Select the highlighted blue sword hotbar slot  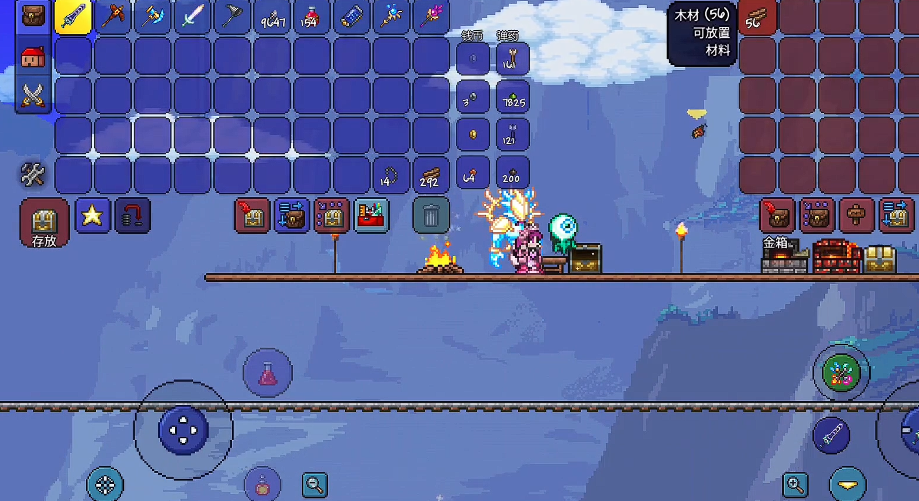click(x=73, y=16)
